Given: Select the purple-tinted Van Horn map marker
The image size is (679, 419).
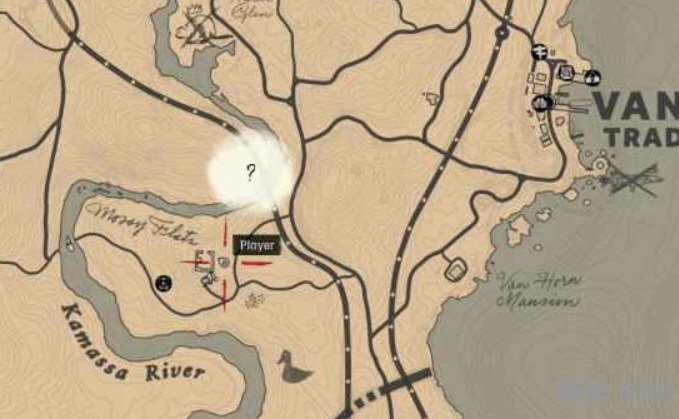Looking at the screenshot, I should pos(567,72).
